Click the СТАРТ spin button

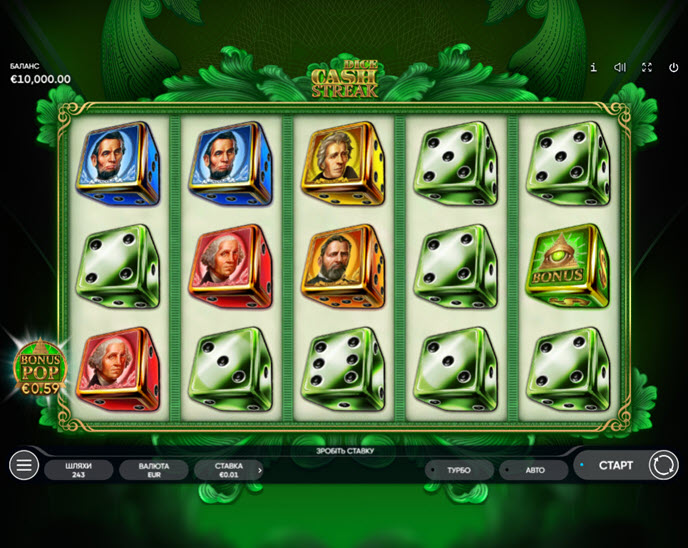(x=615, y=465)
